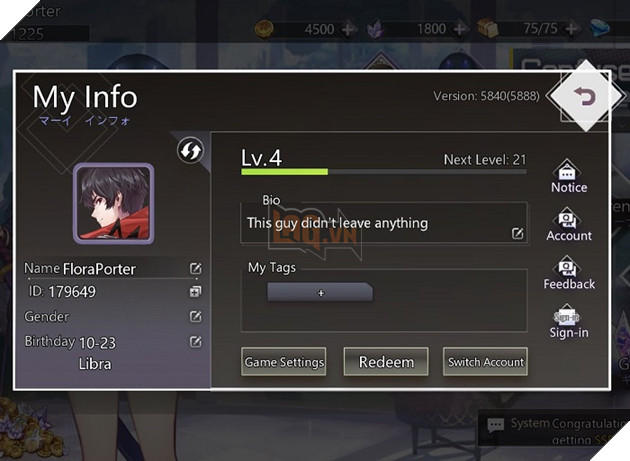Copy the player ID 179649
The width and height of the screenshot is (630, 461).
(196, 292)
